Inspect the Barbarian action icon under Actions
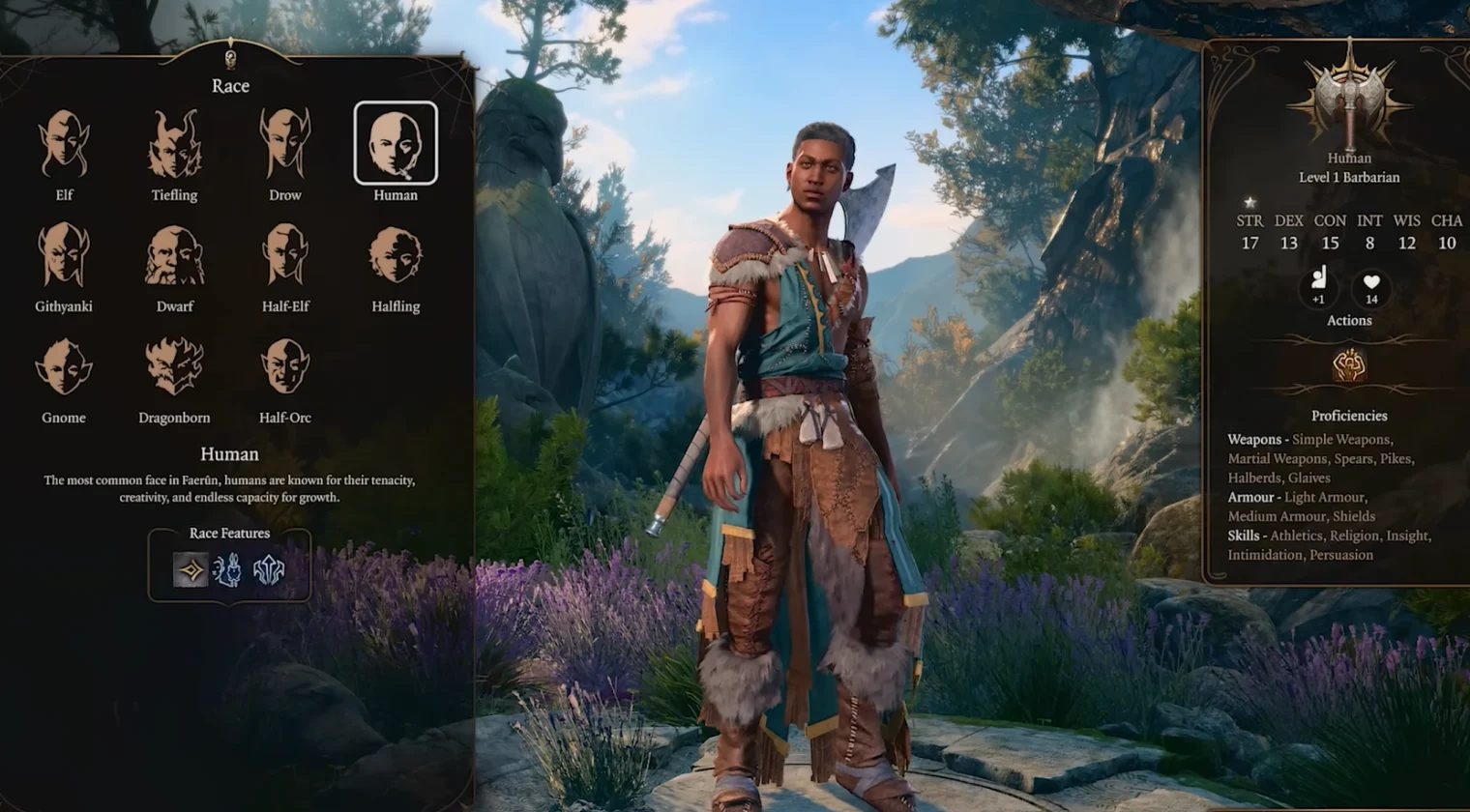The image size is (1470, 812). [1349, 365]
